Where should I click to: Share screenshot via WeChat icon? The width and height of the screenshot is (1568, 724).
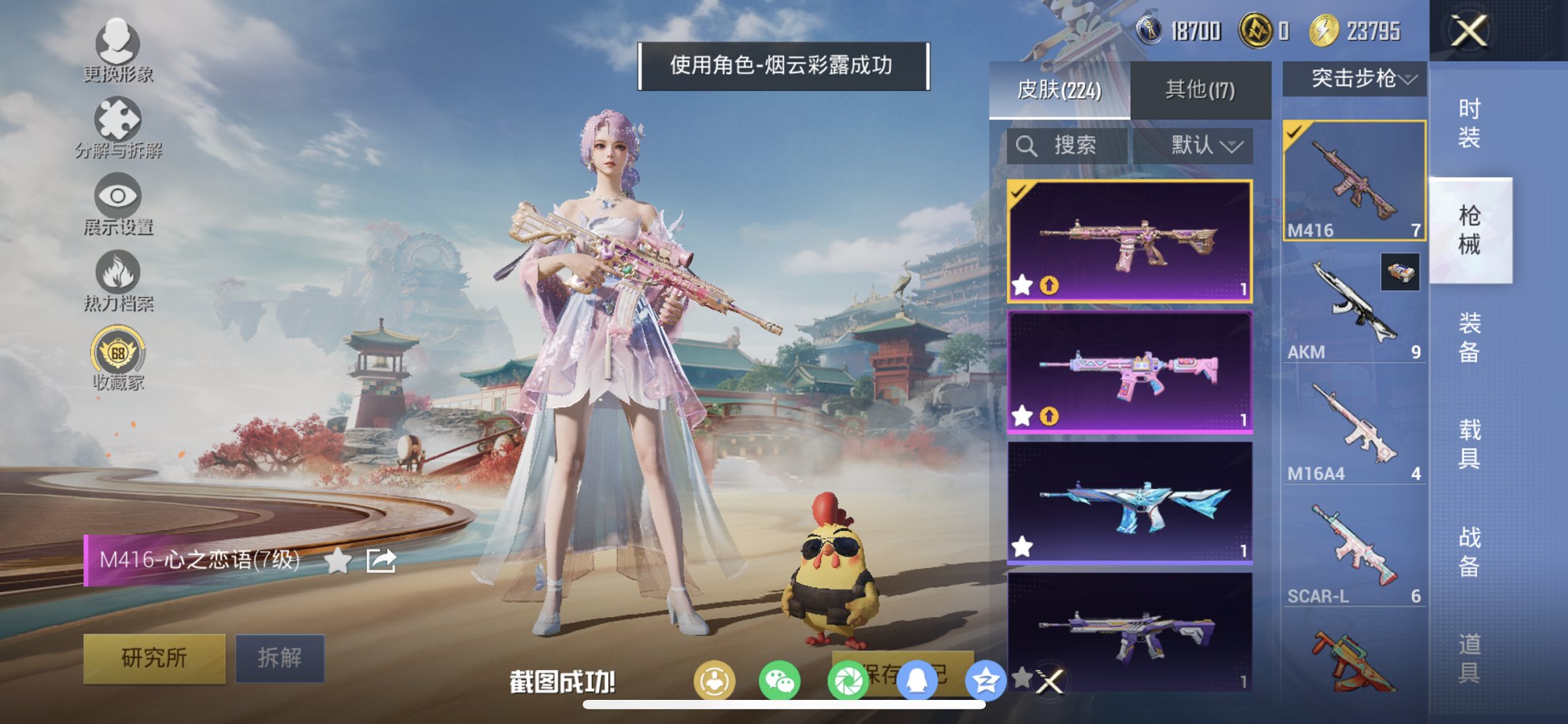(781, 680)
